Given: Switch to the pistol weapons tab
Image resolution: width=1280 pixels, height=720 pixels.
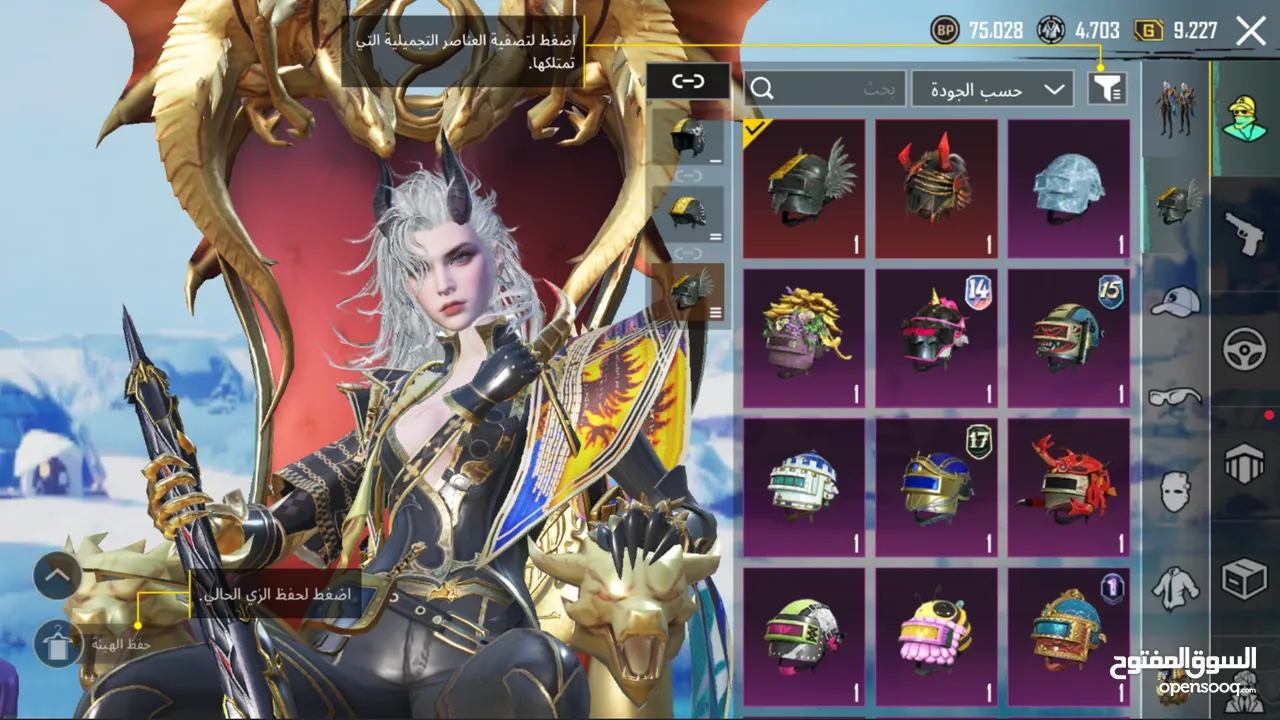Looking at the screenshot, I should (1245, 235).
